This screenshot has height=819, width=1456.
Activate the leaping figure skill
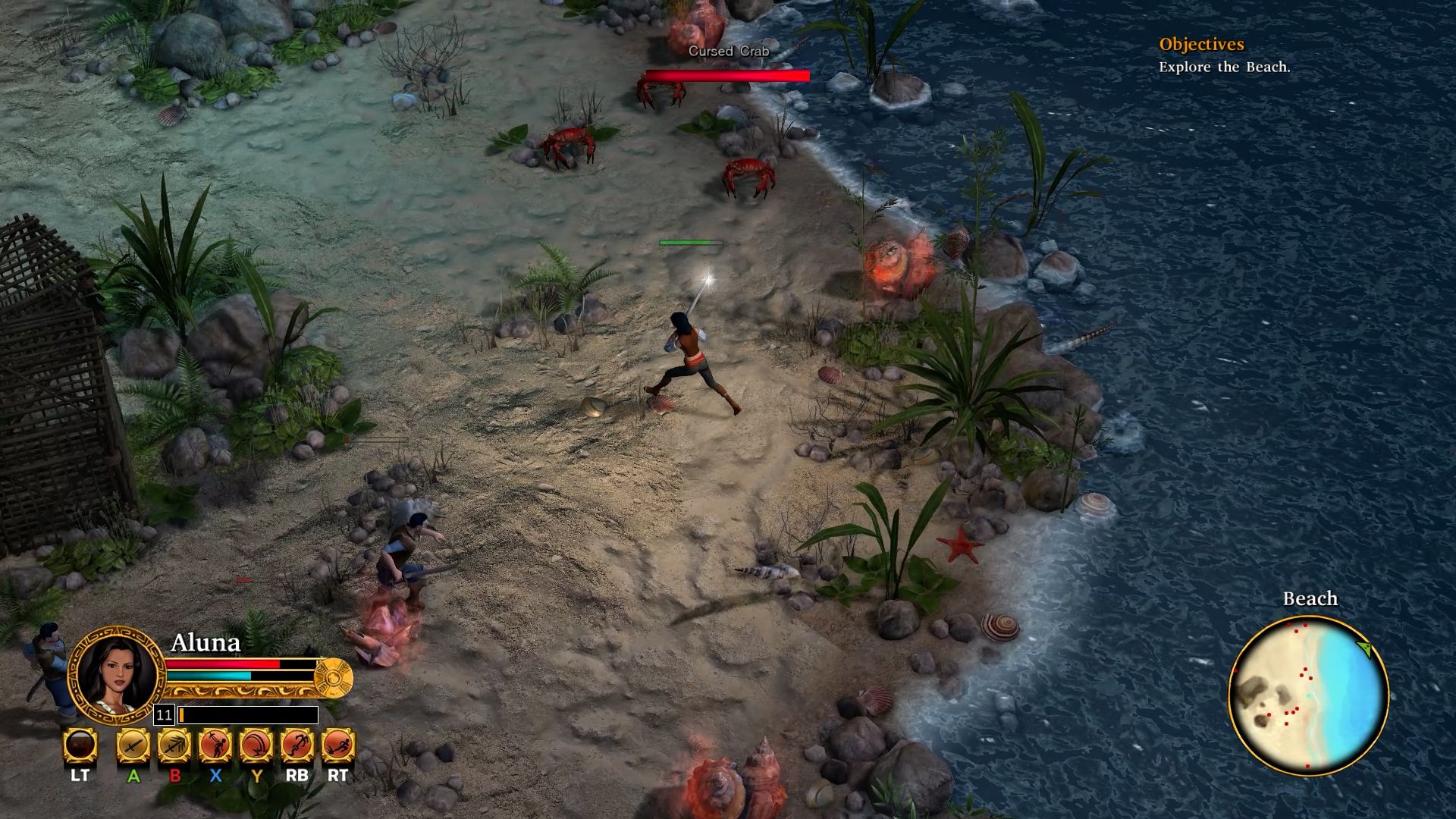tap(297, 745)
